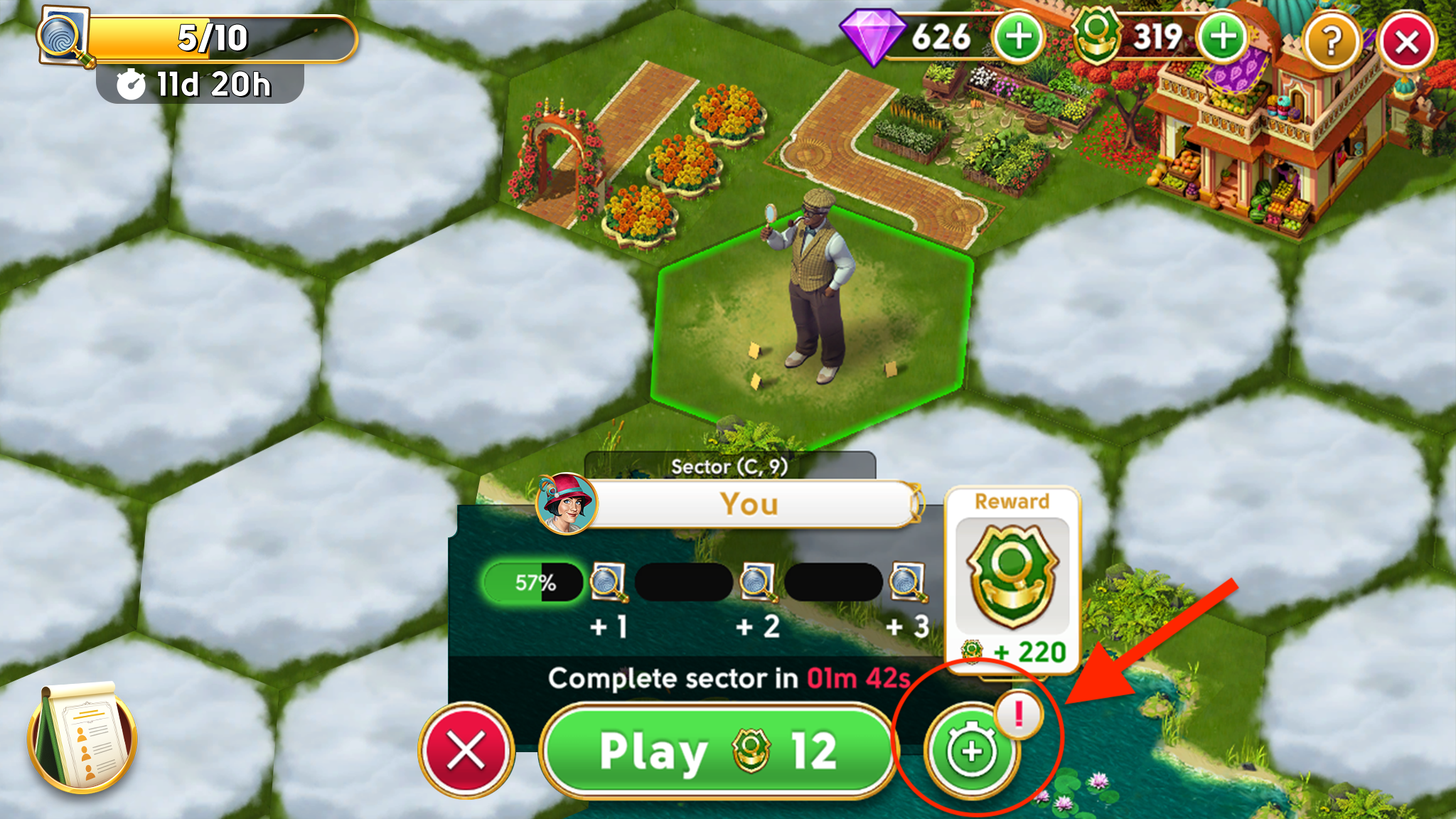View the green badge reward card
Image resolution: width=1456 pixels, height=819 pixels.
click(x=1012, y=577)
